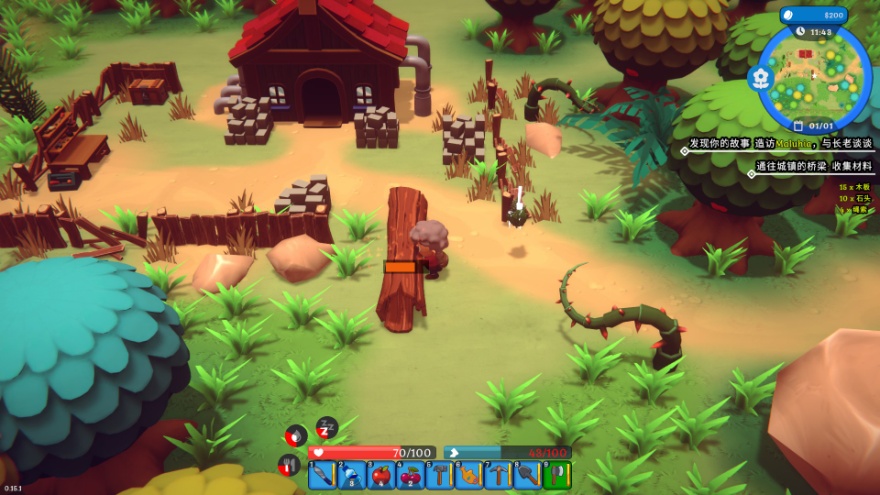Select the orange watering can slot

468,476
